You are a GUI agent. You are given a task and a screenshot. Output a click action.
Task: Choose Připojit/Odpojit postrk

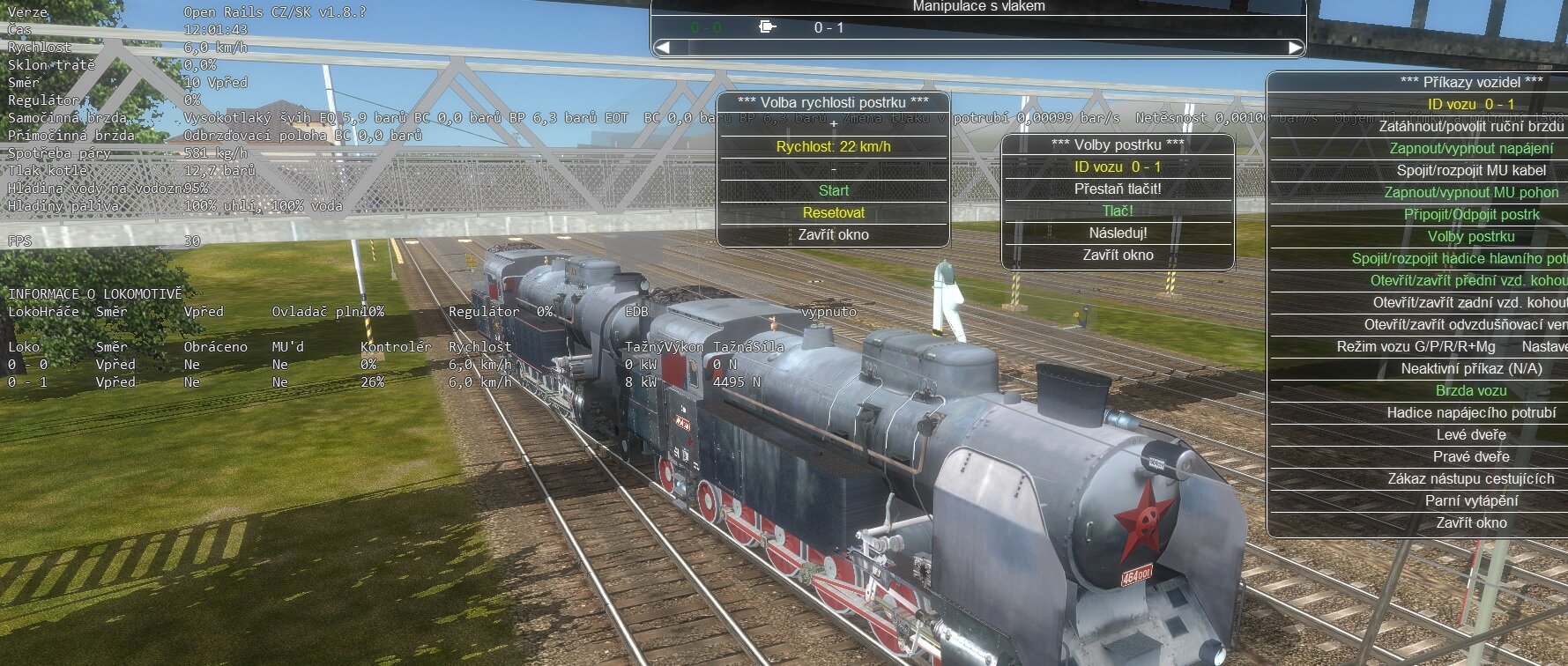pyautogui.click(x=1470, y=214)
